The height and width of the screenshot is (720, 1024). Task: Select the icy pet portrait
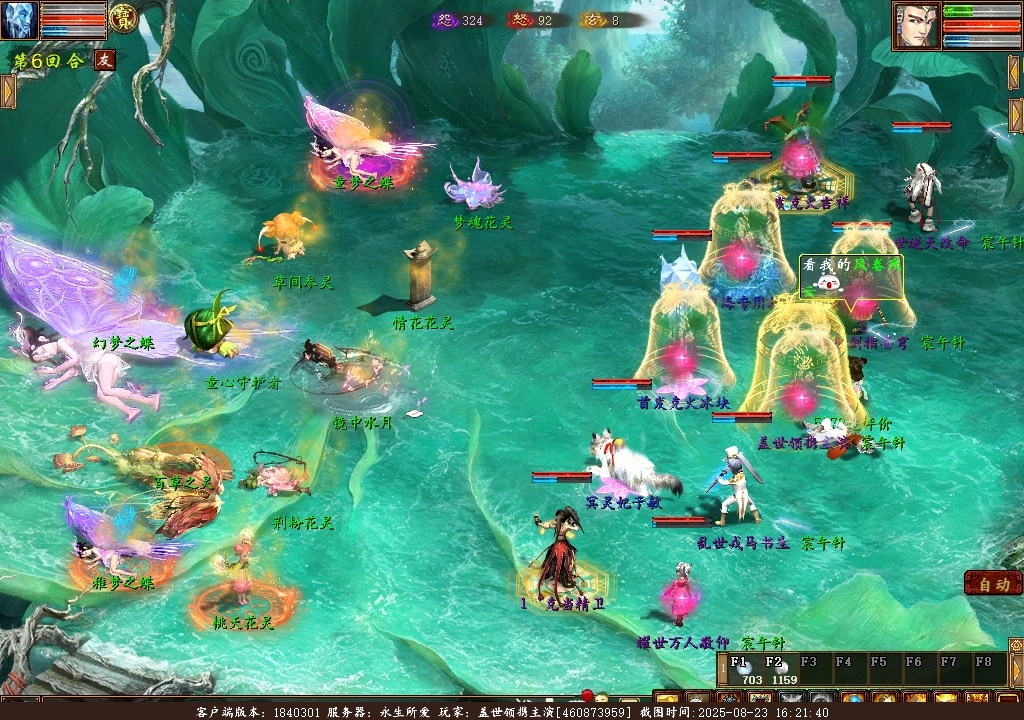point(19,20)
